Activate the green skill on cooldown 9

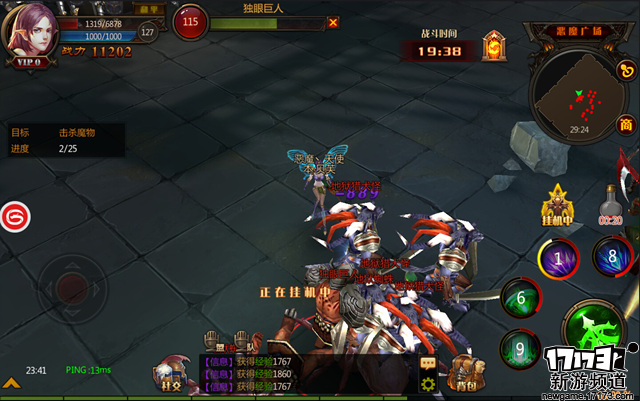pos(520,348)
